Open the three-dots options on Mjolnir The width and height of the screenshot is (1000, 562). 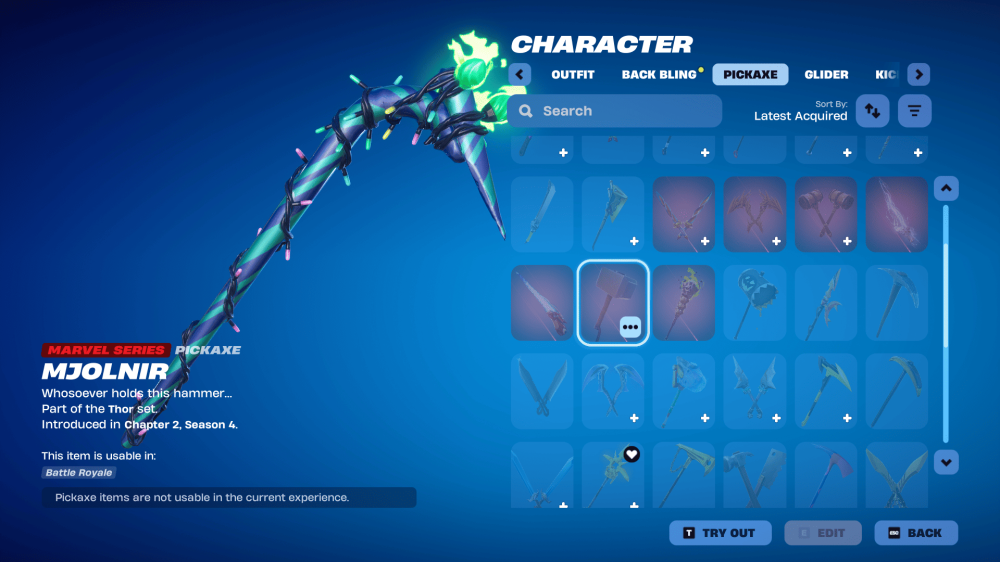coord(630,326)
